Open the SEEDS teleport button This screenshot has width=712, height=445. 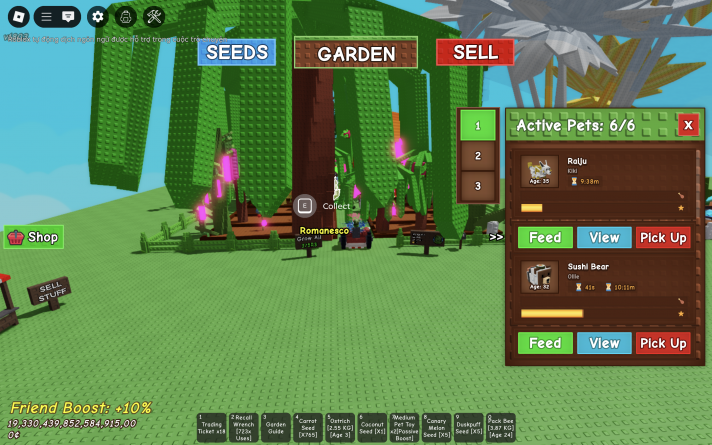236,52
